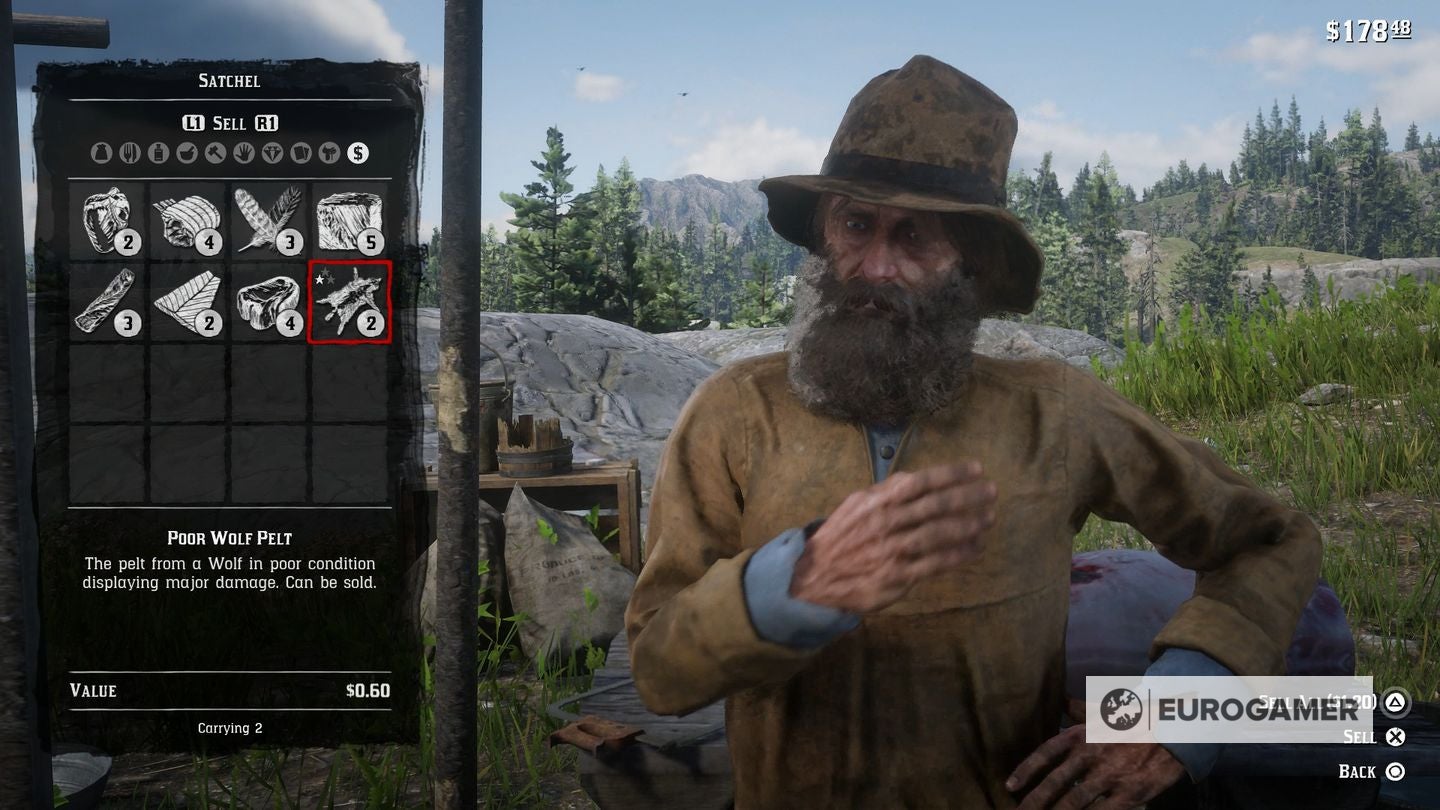
Task: Select the hammer Kit category icon
Action: (x=216, y=153)
